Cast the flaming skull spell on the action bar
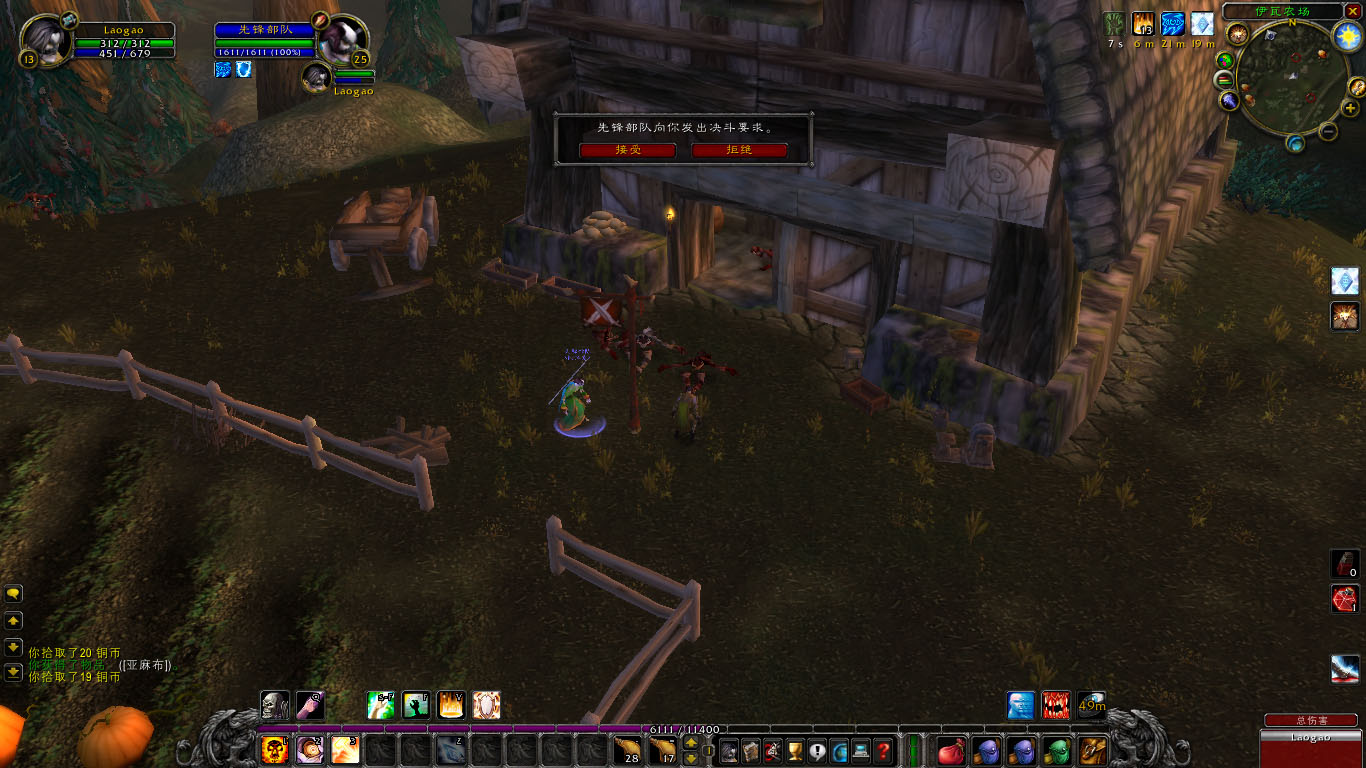Screen dimensions: 1366x768 pos(274,749)
